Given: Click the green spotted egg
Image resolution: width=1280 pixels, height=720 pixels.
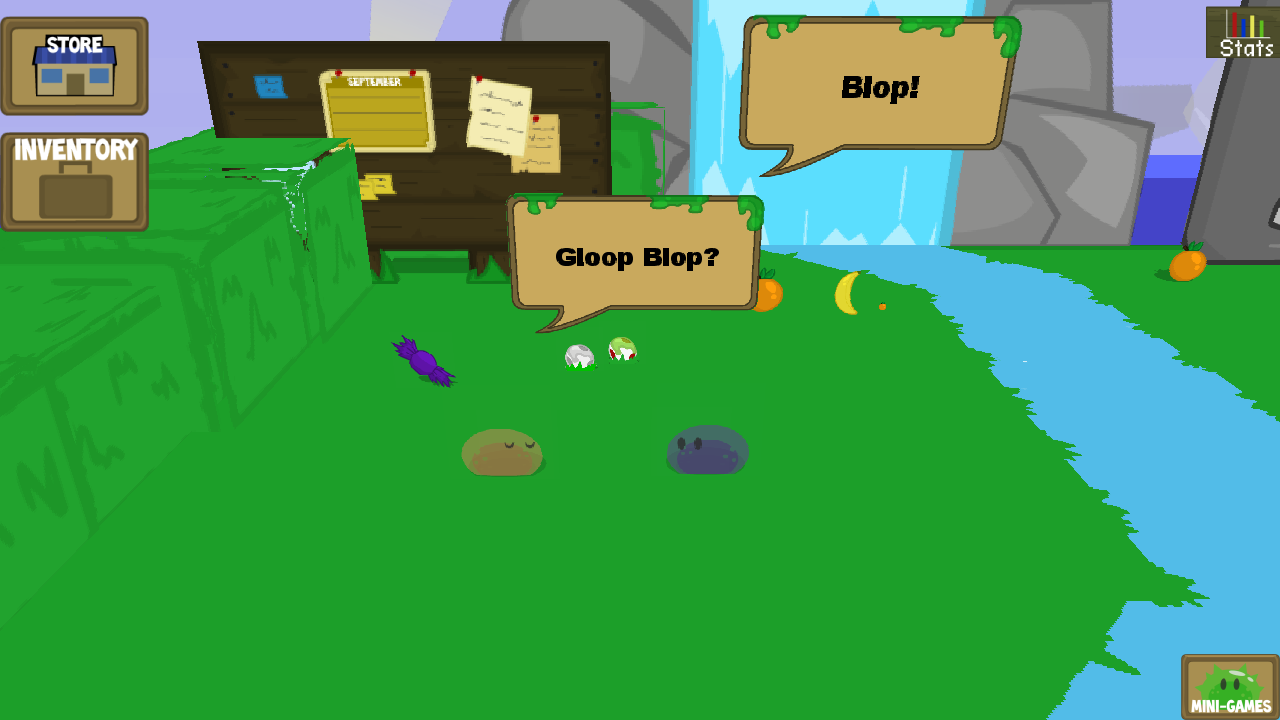Looking at the screenshot, I should (x=621, y=351).
